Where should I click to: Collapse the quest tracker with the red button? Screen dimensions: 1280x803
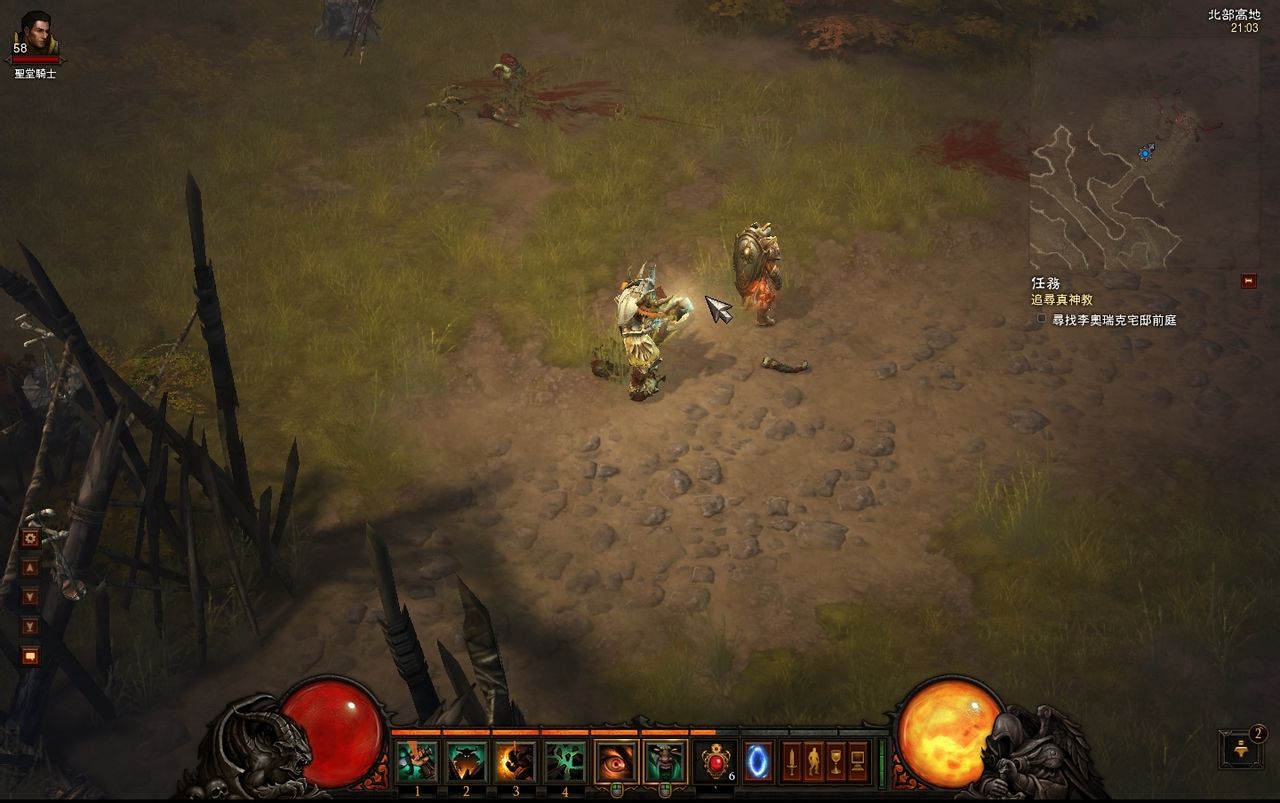[x=1248, y=281]
